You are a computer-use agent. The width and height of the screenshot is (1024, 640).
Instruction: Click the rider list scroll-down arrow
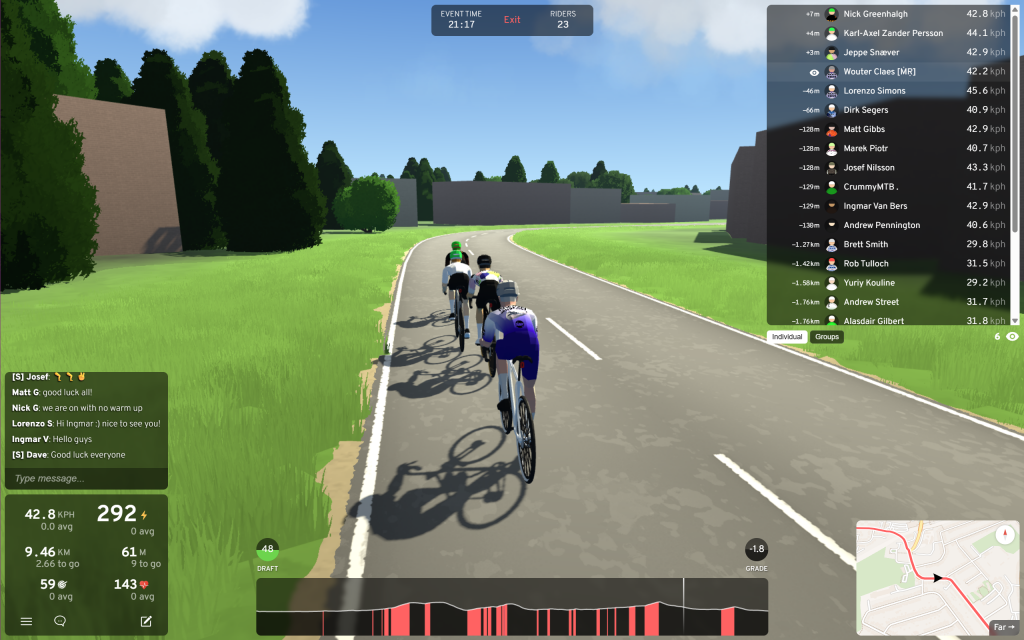1016,320
